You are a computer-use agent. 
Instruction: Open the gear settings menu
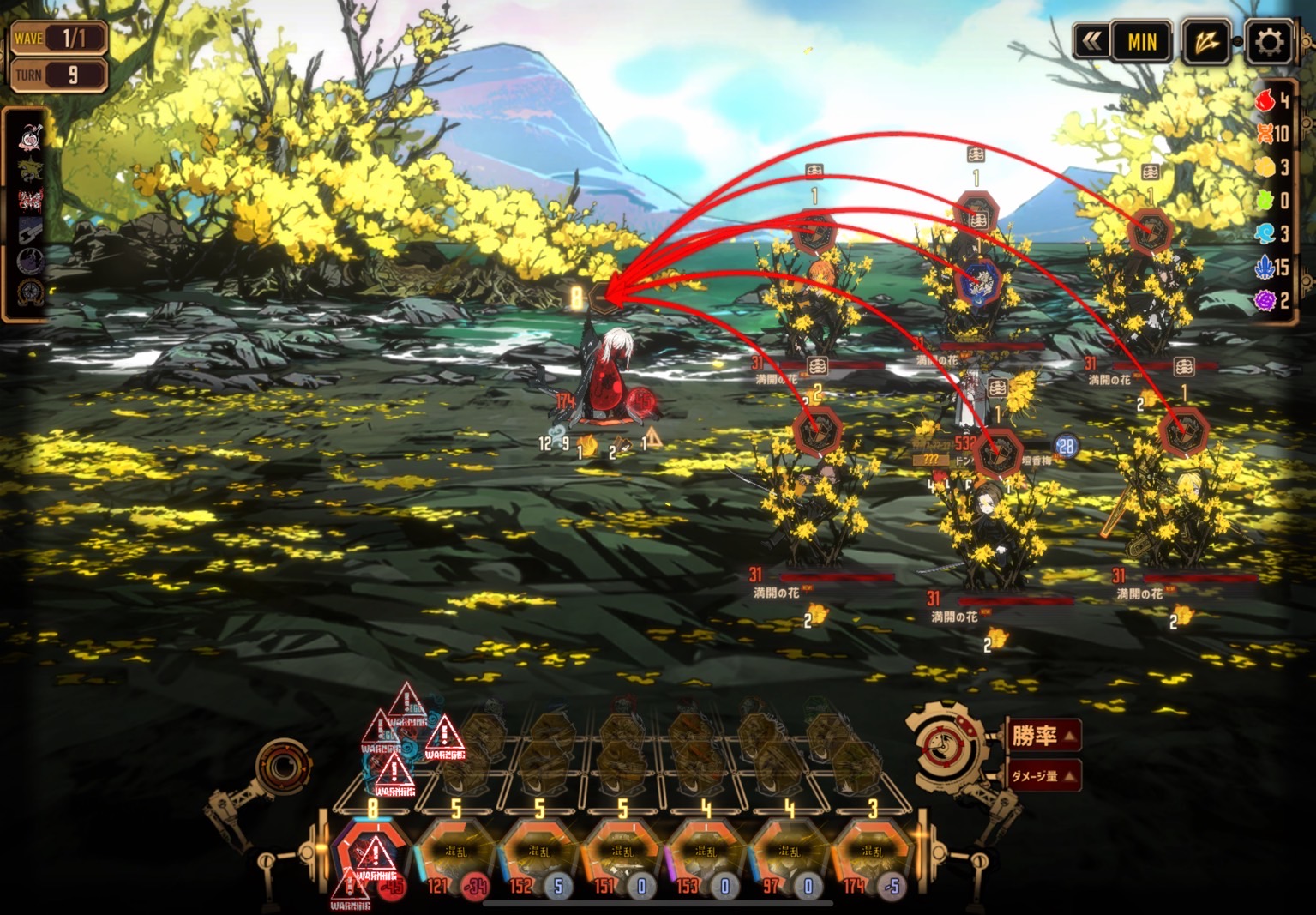(1269, 41)
